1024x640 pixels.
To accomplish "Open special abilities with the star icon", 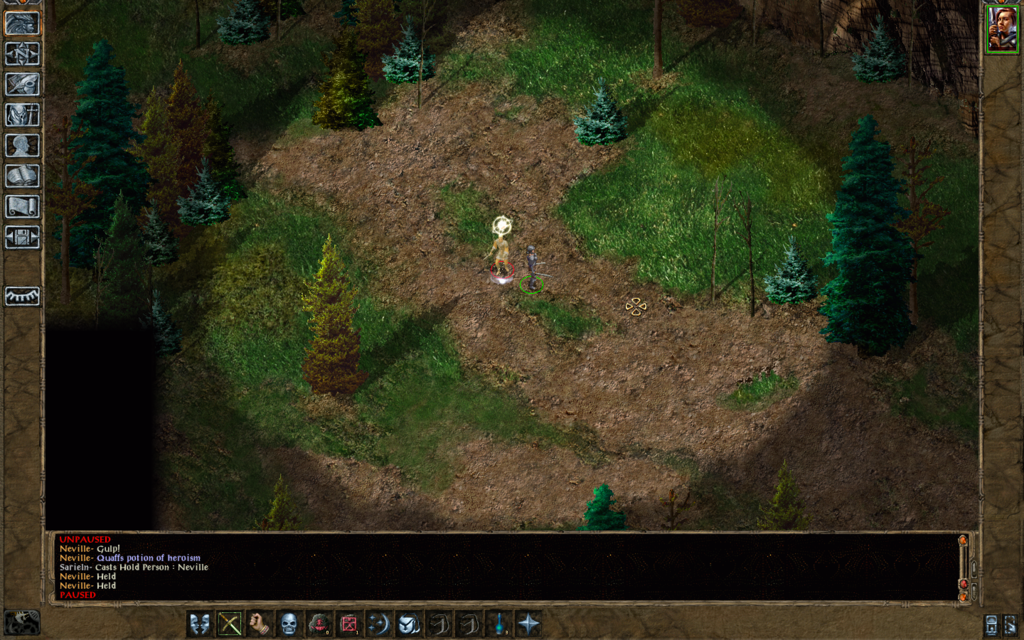I will [x=527, y=624].
